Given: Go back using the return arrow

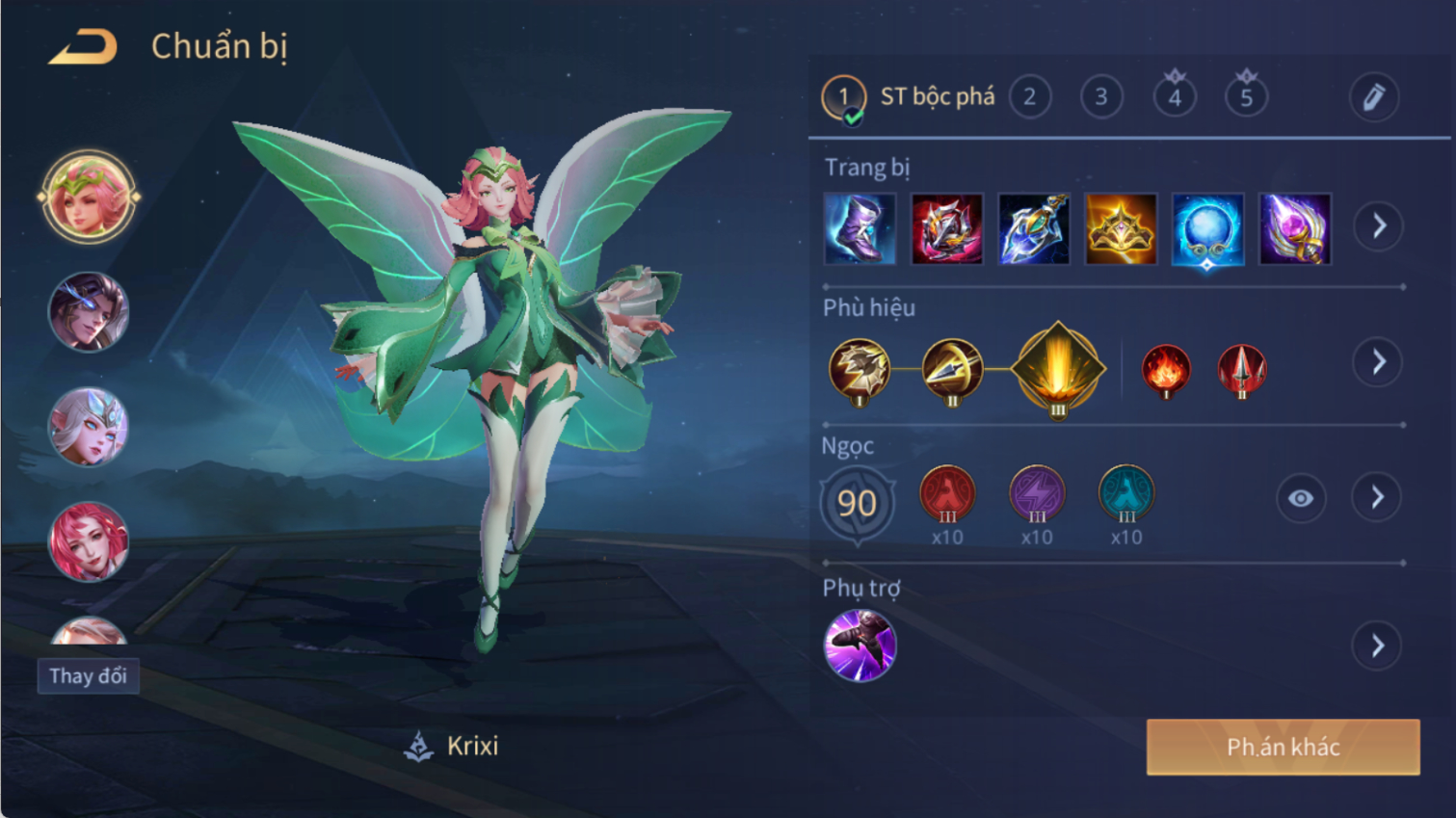Looking at the screenshot, I should (83, 47).
